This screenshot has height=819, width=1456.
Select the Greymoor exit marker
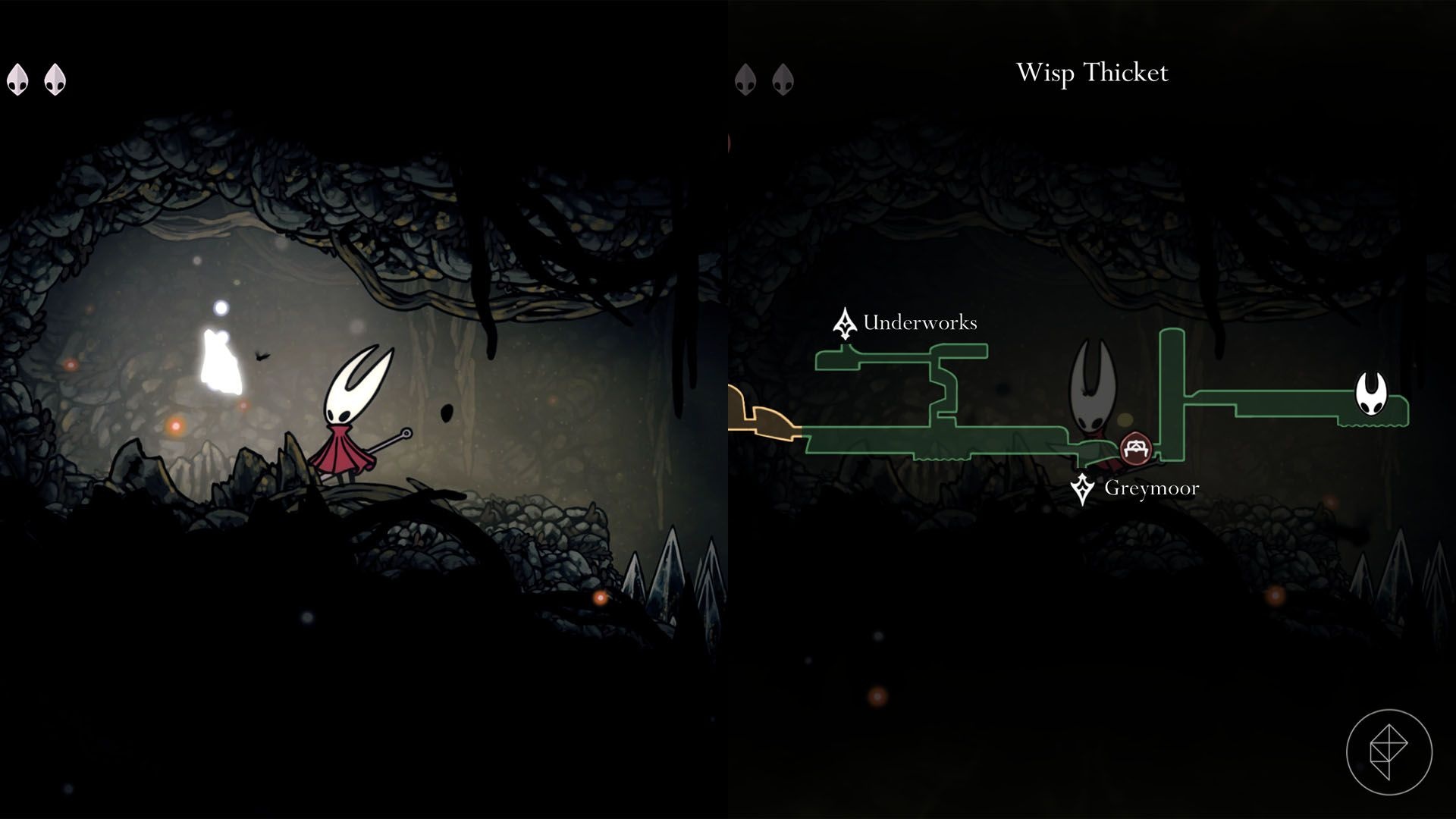(x=1082, y=489)
